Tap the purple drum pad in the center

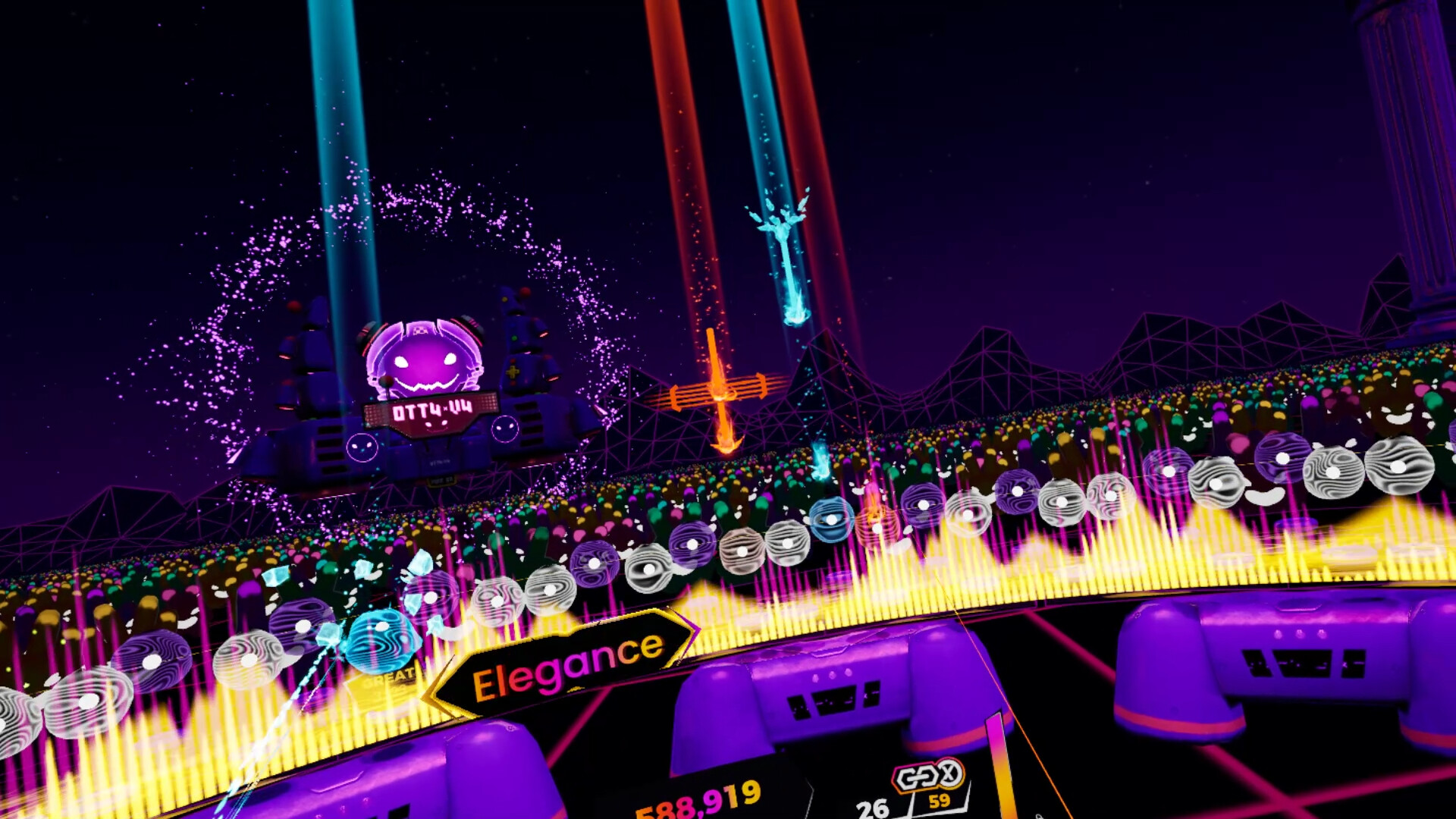pos(834,682)
